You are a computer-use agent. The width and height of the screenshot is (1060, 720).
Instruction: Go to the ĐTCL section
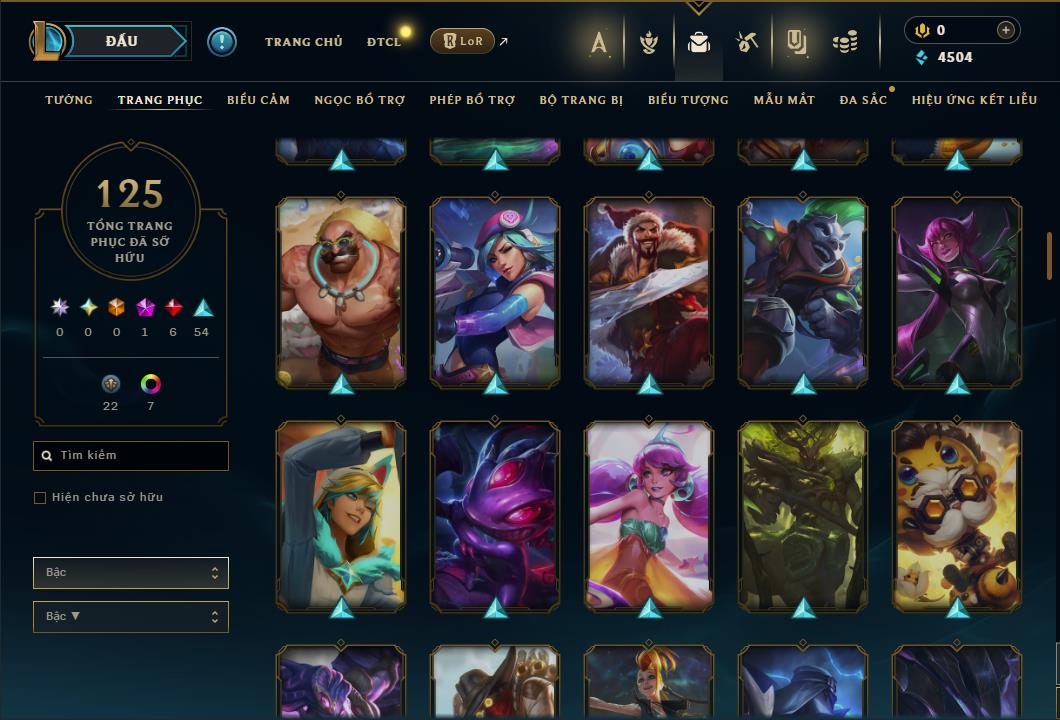click(384, 42)
